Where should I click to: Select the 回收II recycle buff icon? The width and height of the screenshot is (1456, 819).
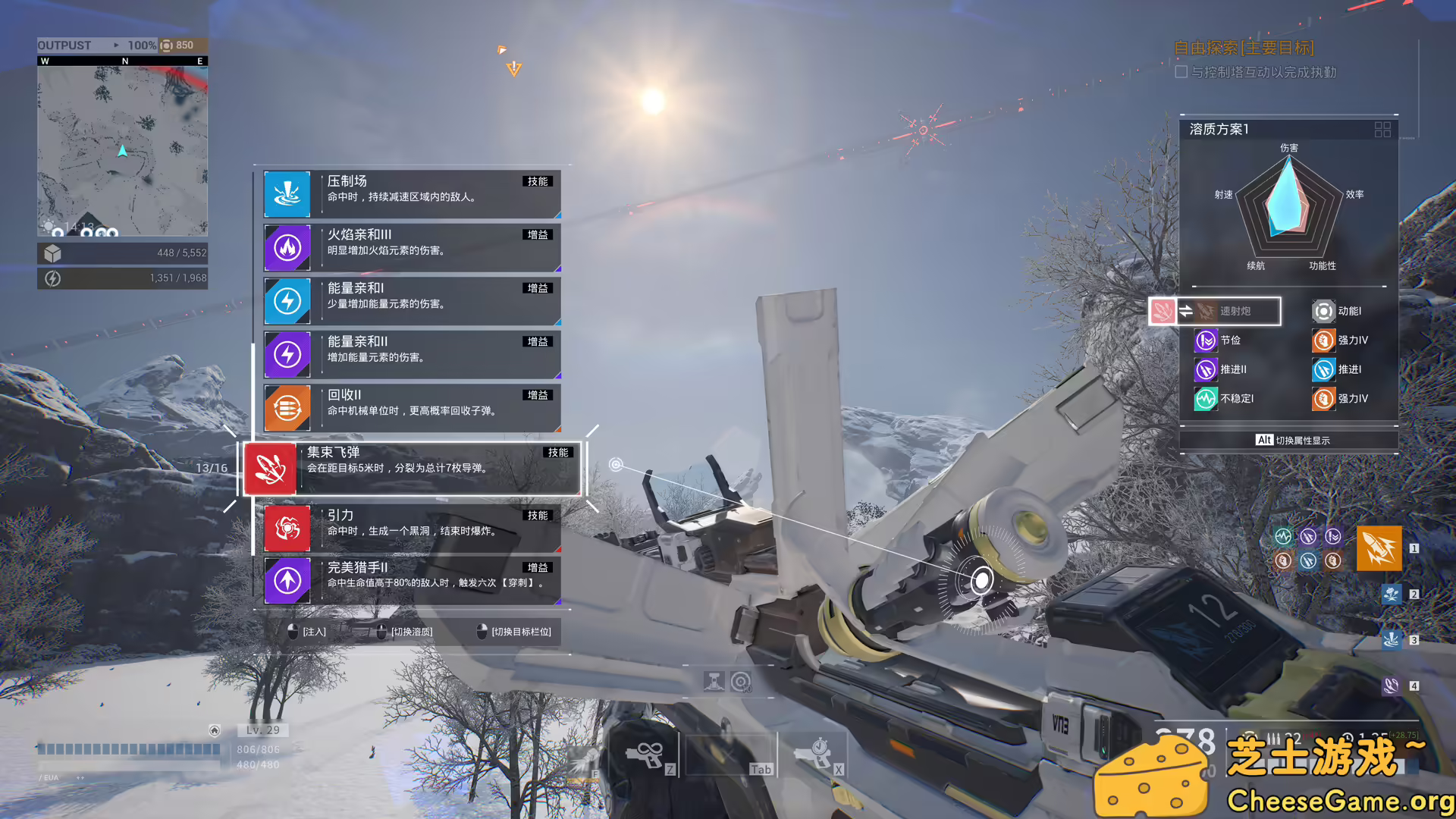pos(287,408)
